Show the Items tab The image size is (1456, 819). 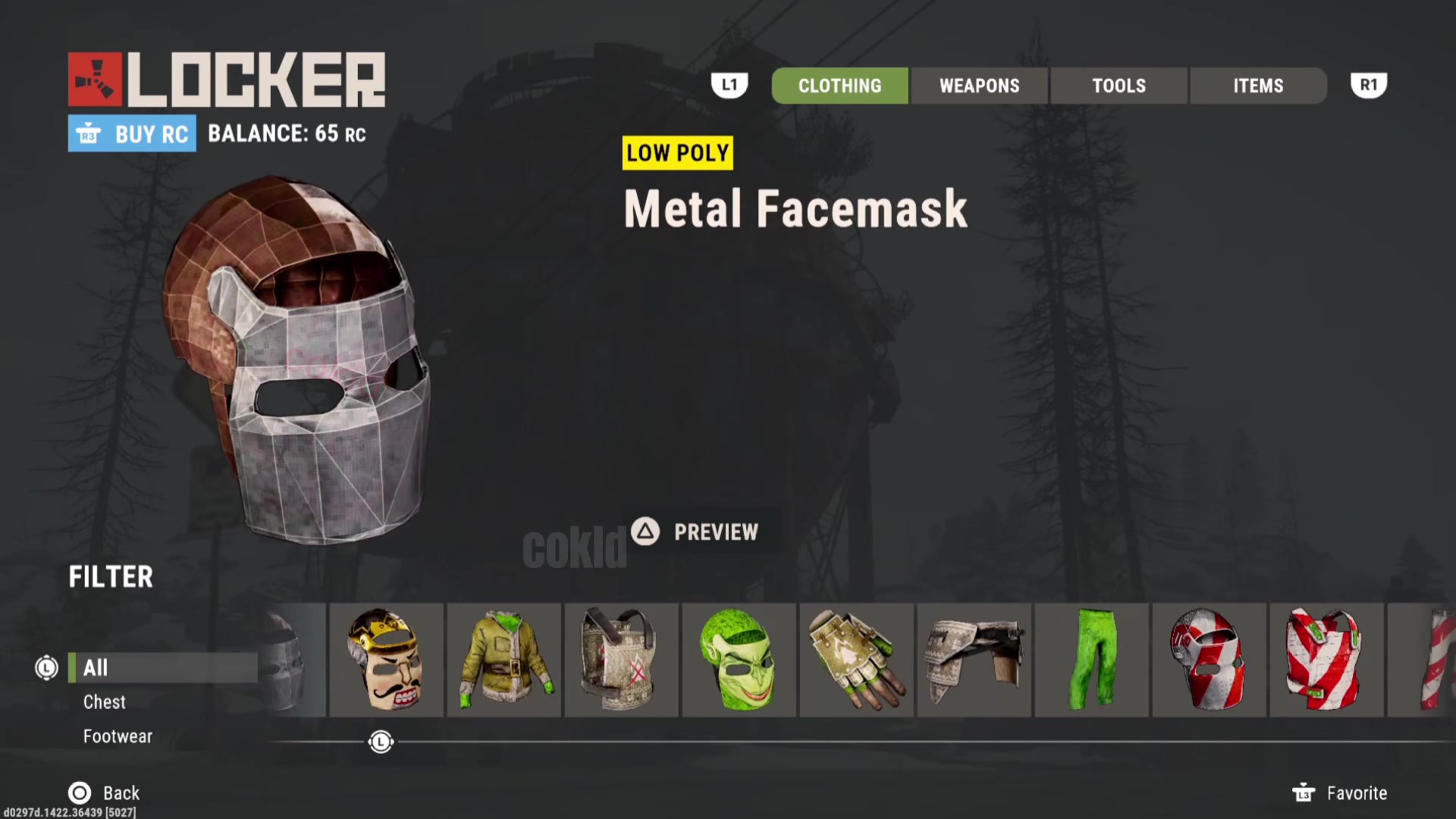tap(1258, 86)
